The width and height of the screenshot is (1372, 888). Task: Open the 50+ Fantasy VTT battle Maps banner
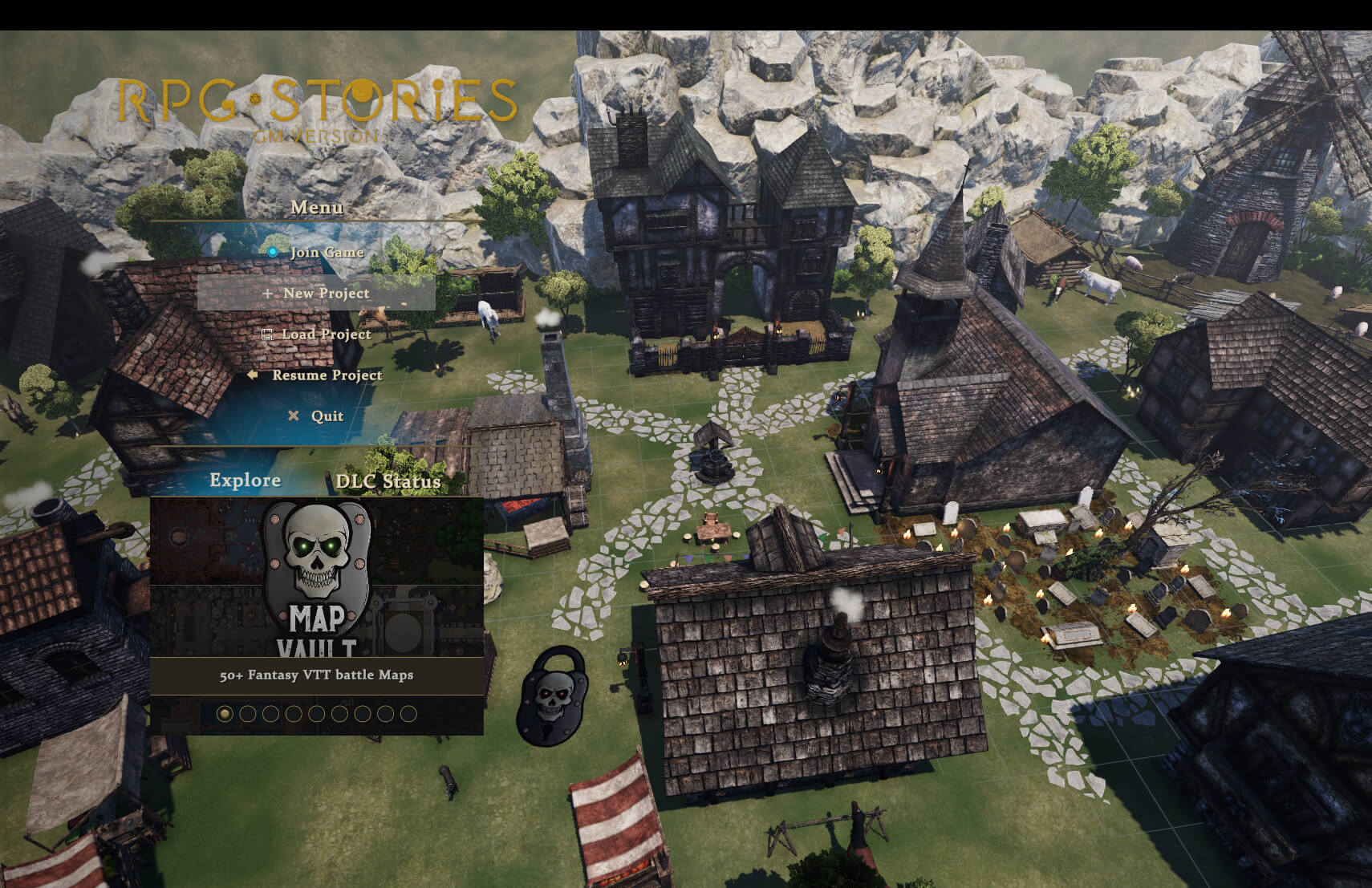[316, 676]
